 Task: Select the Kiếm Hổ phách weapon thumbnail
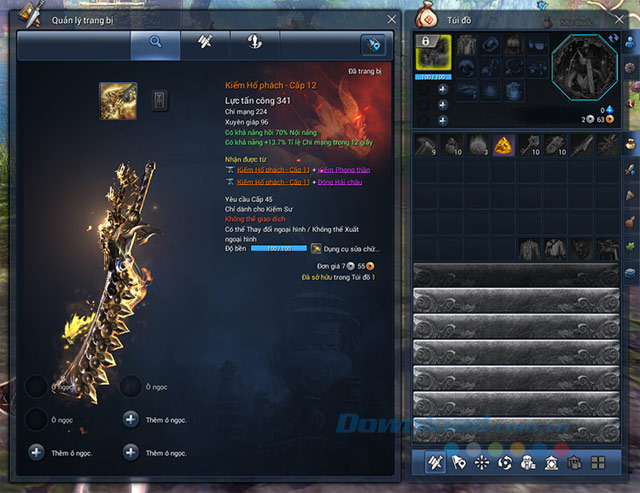[118, 101]
